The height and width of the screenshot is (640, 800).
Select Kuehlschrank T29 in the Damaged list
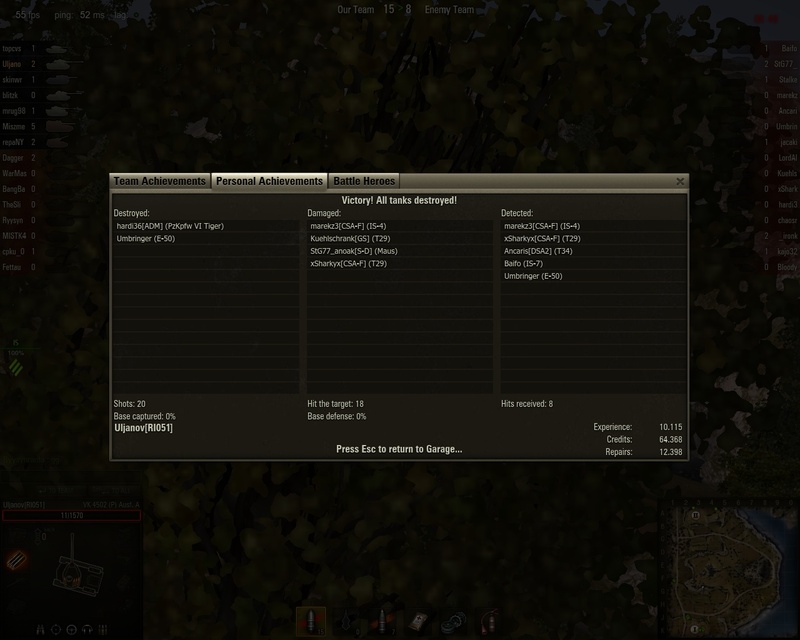354,239
